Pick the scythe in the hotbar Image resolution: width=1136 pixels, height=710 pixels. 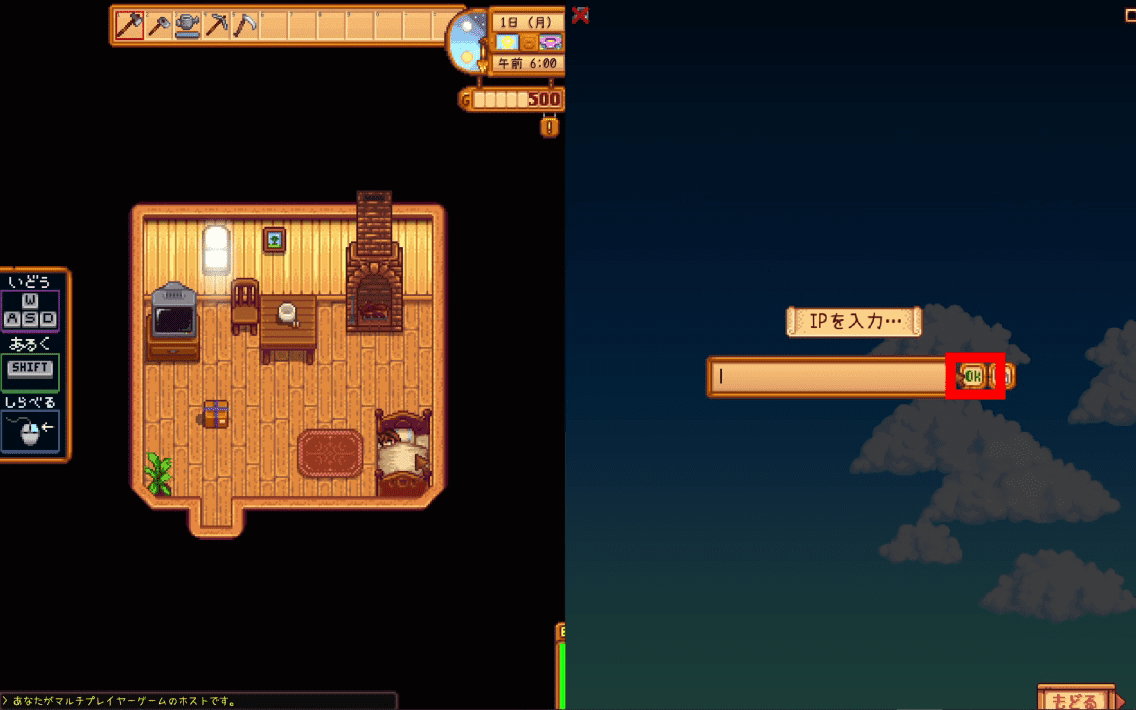coord(245,26)
